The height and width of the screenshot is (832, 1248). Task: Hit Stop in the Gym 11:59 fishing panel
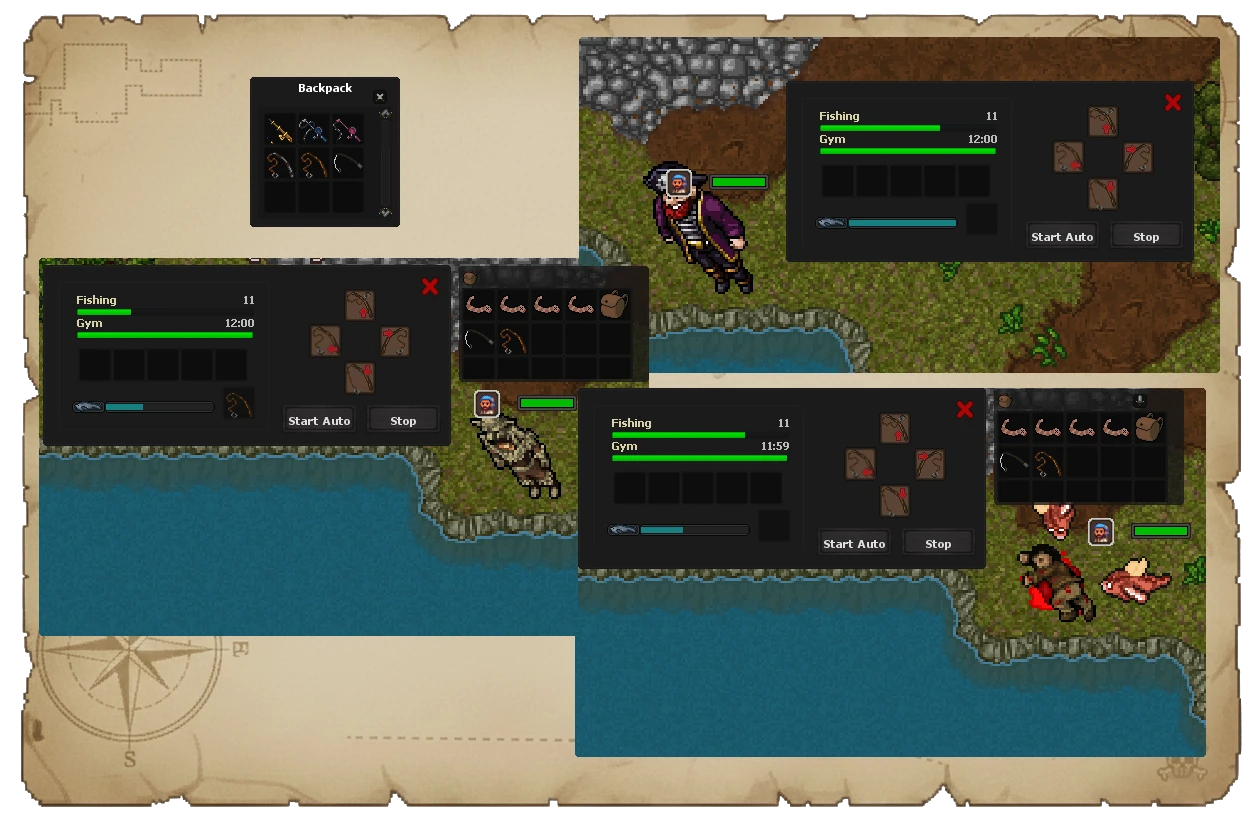937,543
